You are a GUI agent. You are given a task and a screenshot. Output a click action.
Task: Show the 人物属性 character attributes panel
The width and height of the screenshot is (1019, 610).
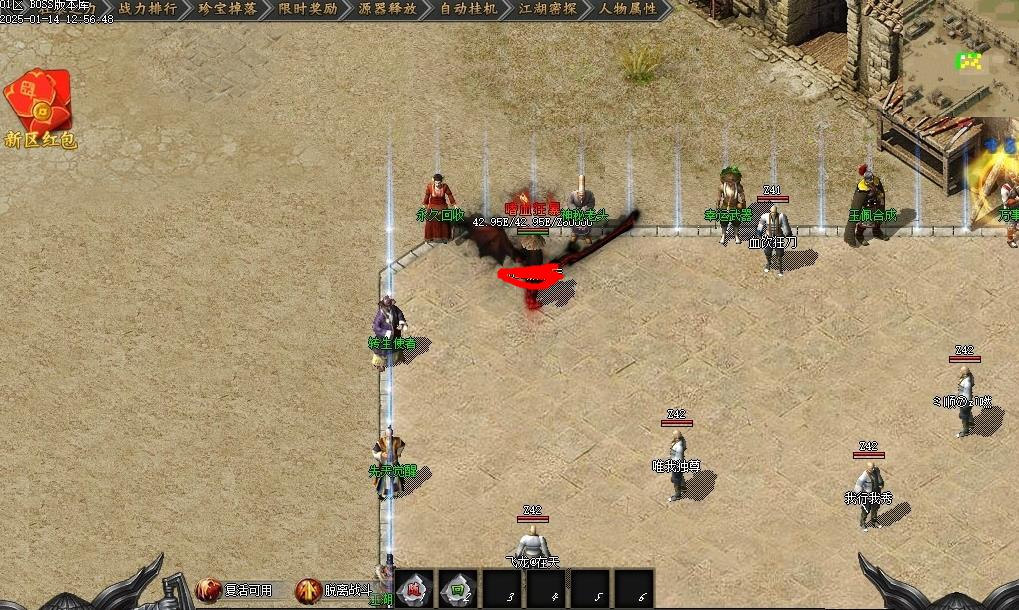pos(629,9)
